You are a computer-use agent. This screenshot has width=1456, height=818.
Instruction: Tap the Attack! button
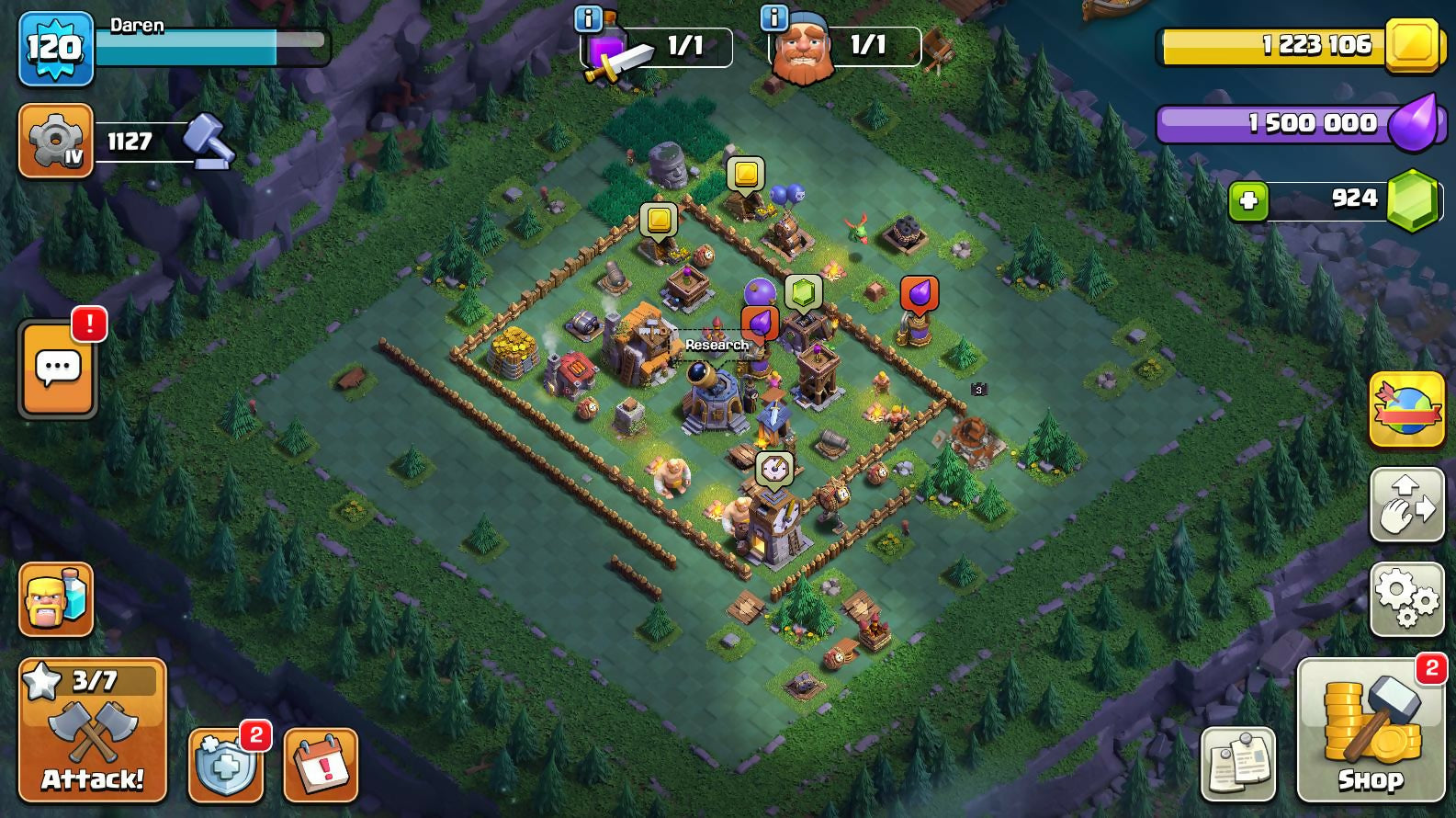(93, 731)
